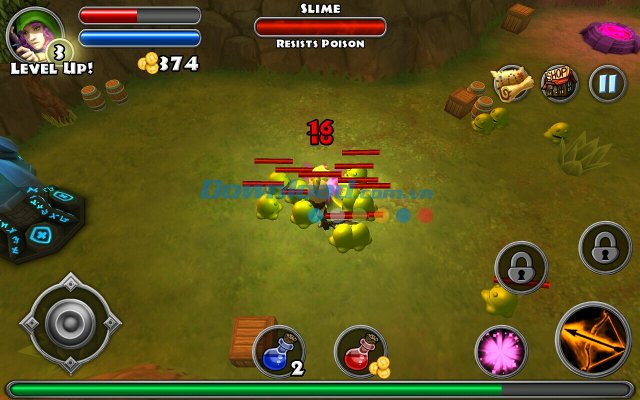Fire the bow attack button
640x400 pixels.
[x=593, y=340]
